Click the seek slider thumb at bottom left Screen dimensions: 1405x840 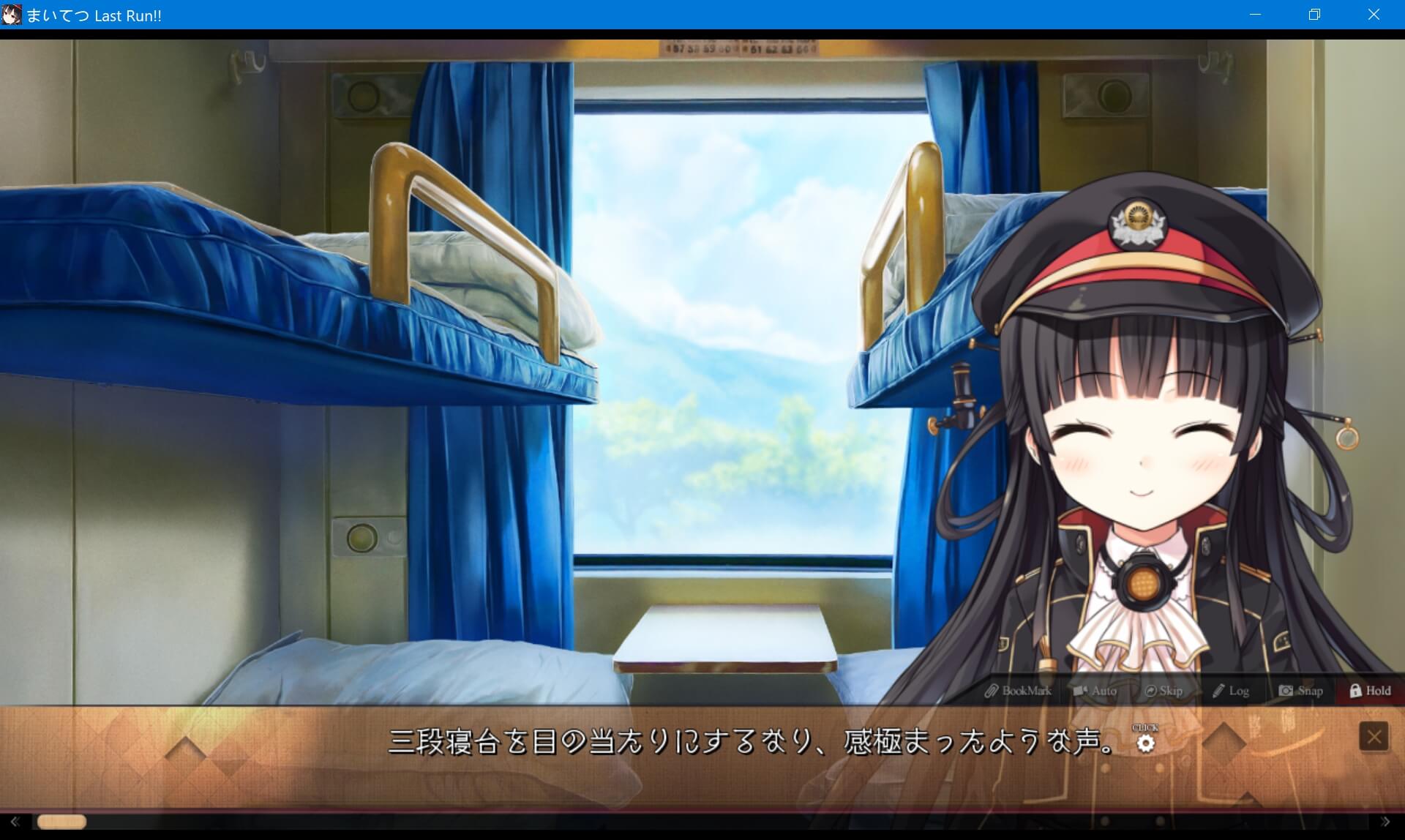62,821
